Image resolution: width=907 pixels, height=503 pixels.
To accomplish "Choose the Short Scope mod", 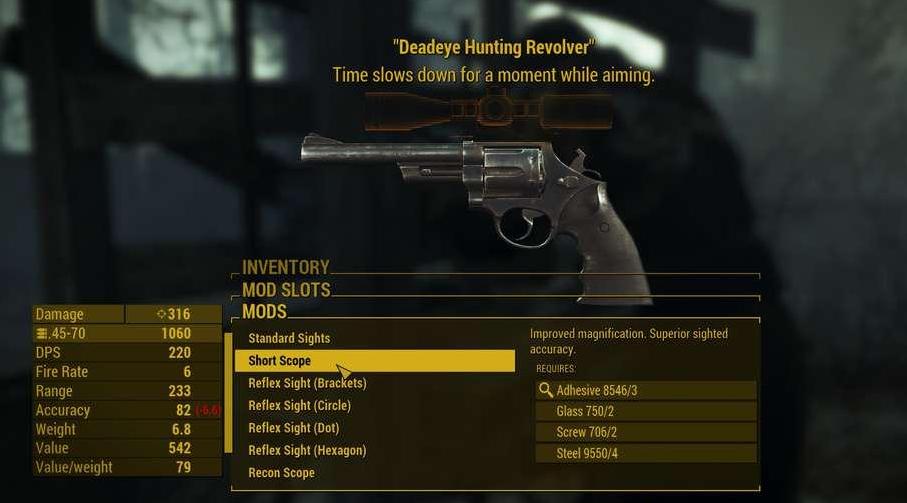I will 280,361.
